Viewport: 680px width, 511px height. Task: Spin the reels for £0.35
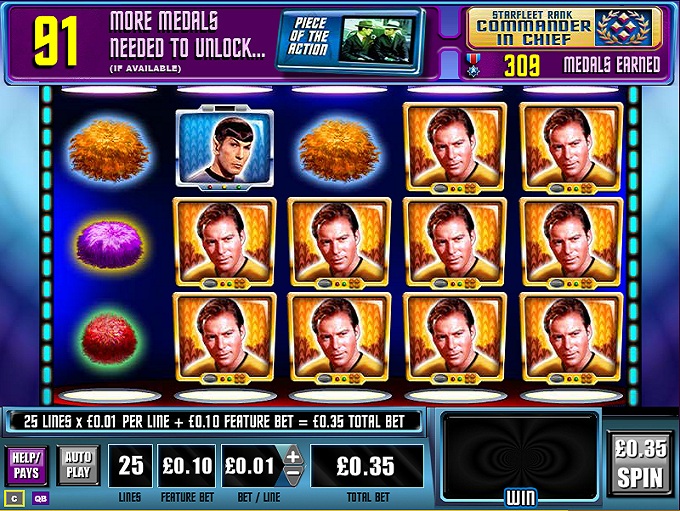pos(640,465)
